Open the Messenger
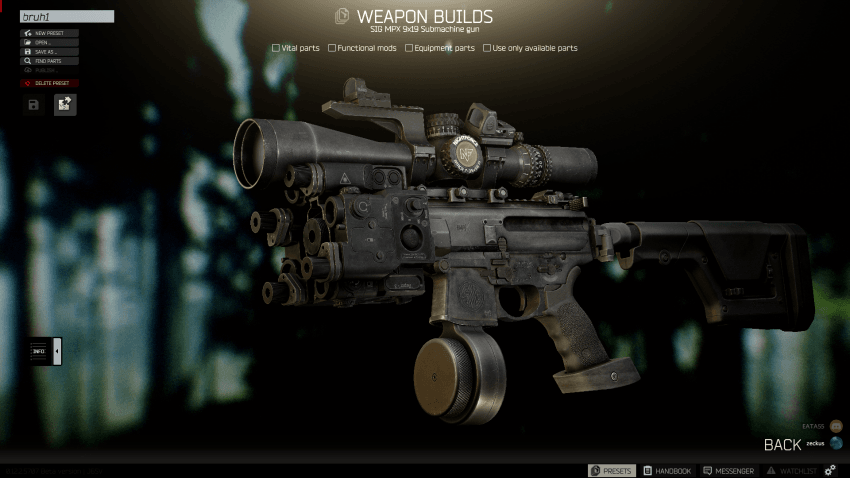 click(x=730, y=470)
